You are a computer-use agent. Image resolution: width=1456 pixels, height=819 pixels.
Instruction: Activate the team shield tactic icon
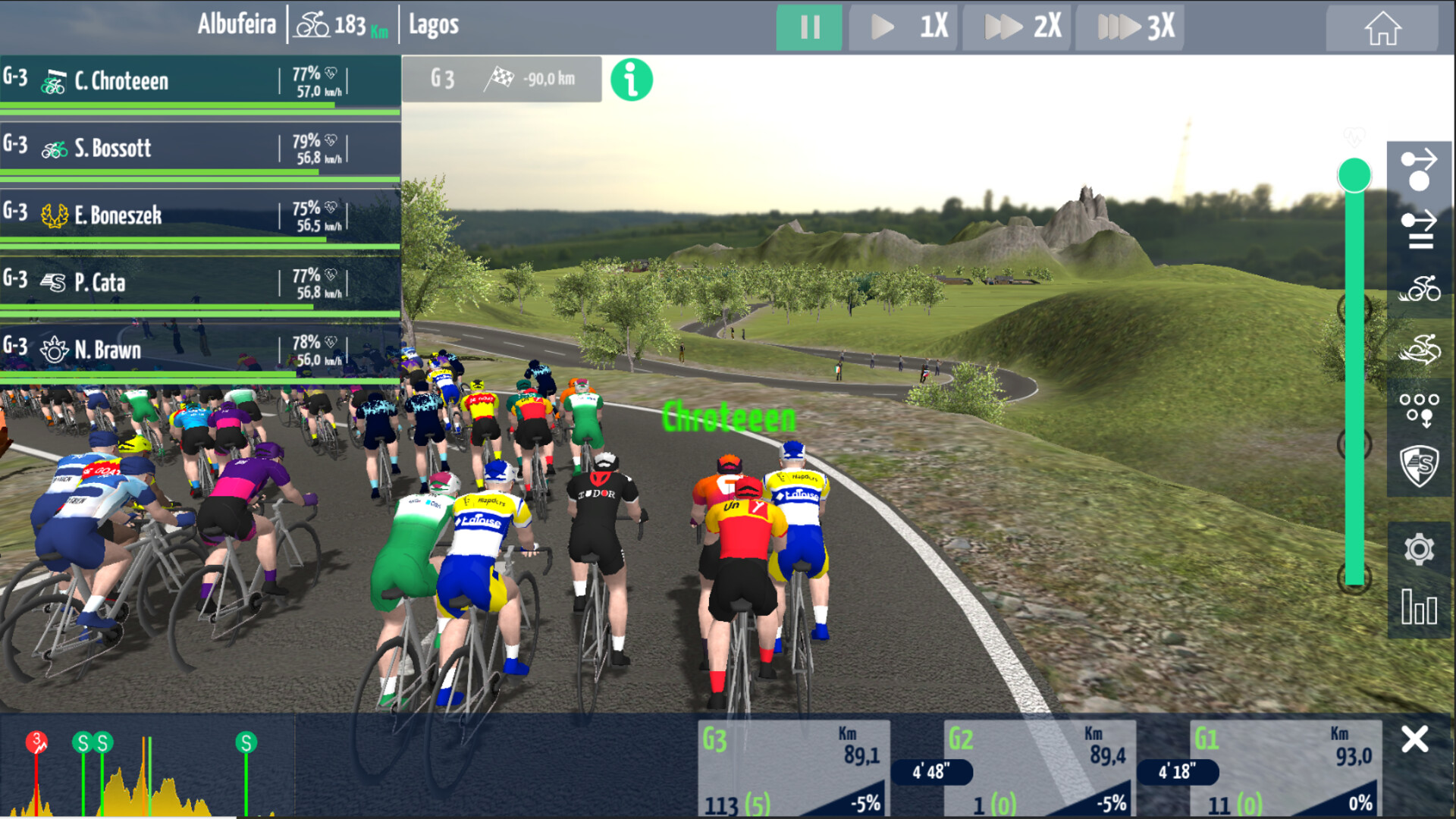coord(1419,466)
